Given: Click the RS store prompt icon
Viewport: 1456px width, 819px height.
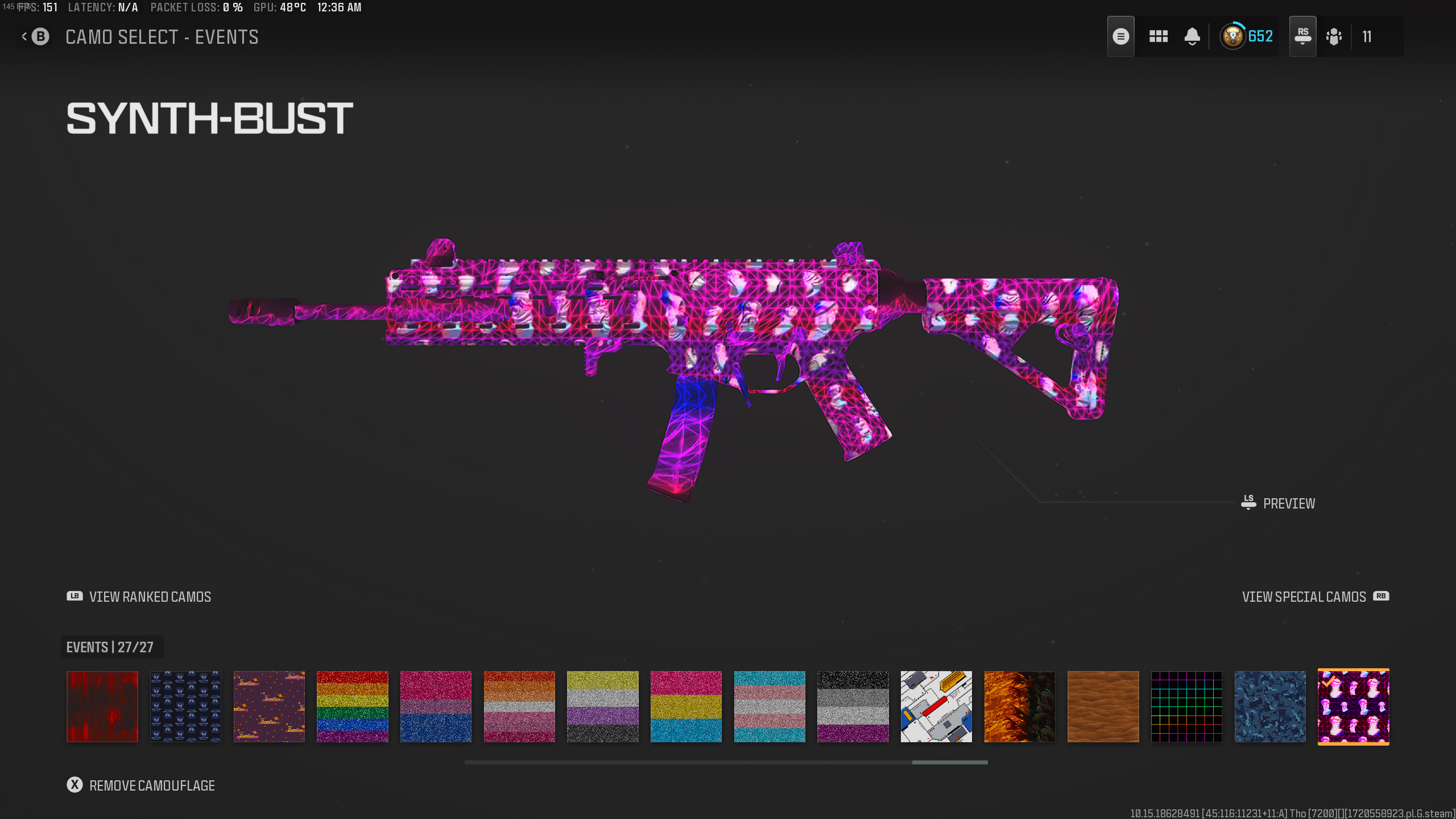Looking at the screenshot, I should coord(1303,36).
